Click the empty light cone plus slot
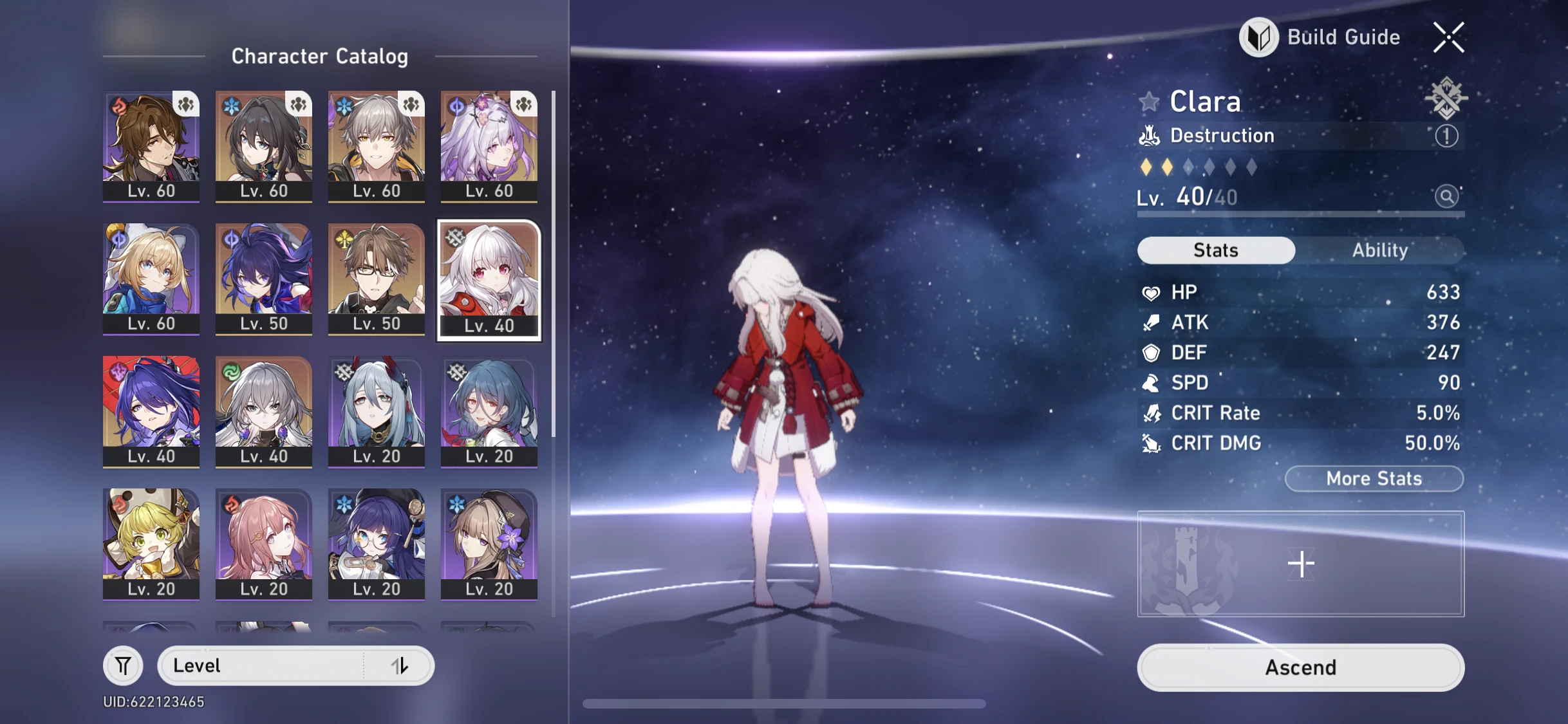 pos(1301,562)
